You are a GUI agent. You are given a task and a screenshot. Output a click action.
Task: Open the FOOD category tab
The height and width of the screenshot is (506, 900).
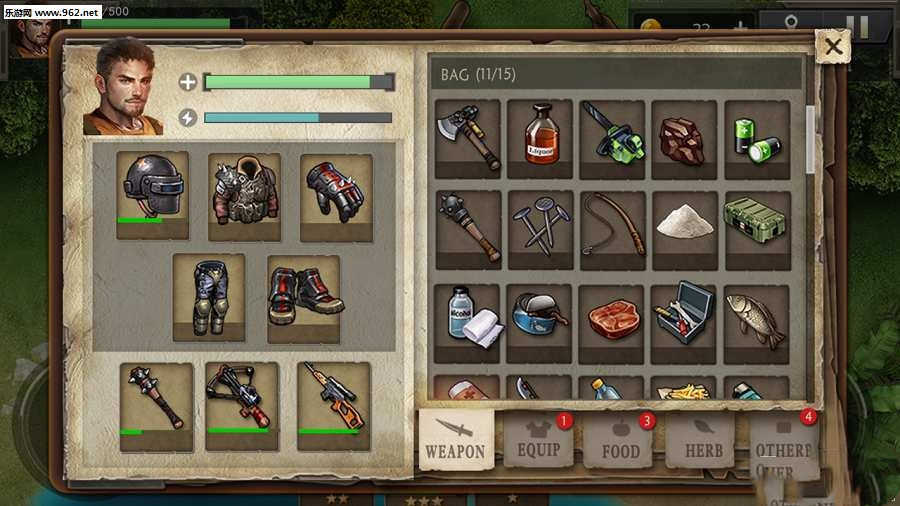coord(620,440)
